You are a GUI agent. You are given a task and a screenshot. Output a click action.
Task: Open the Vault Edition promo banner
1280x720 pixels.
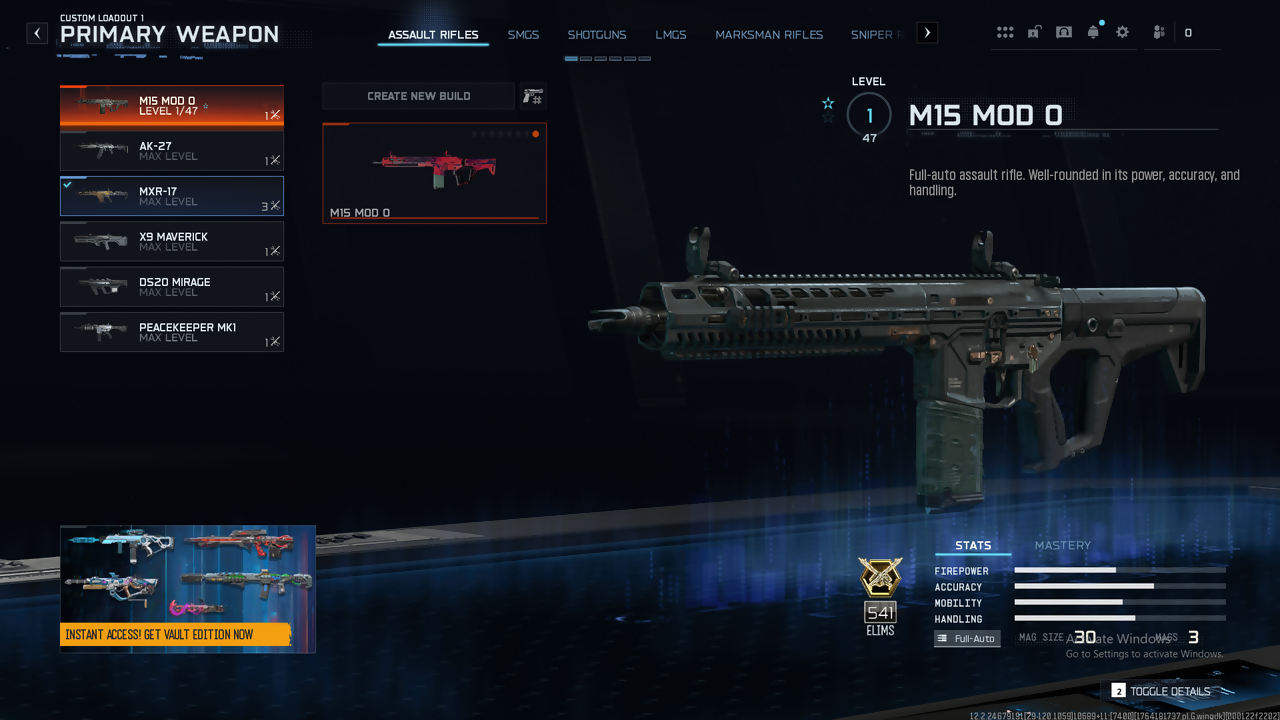[188, 589]
